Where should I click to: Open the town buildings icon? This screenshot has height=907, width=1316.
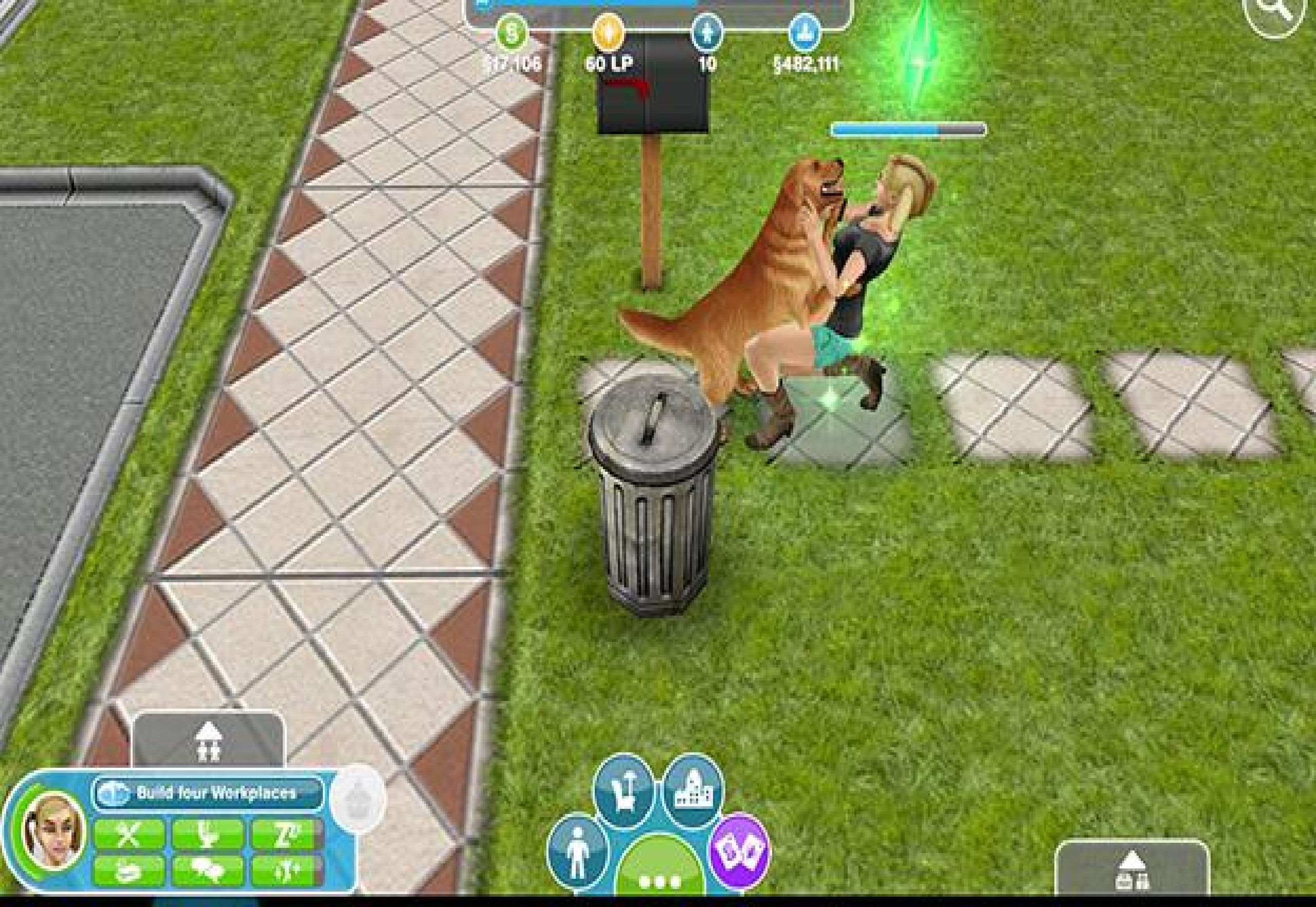[694, 791]
